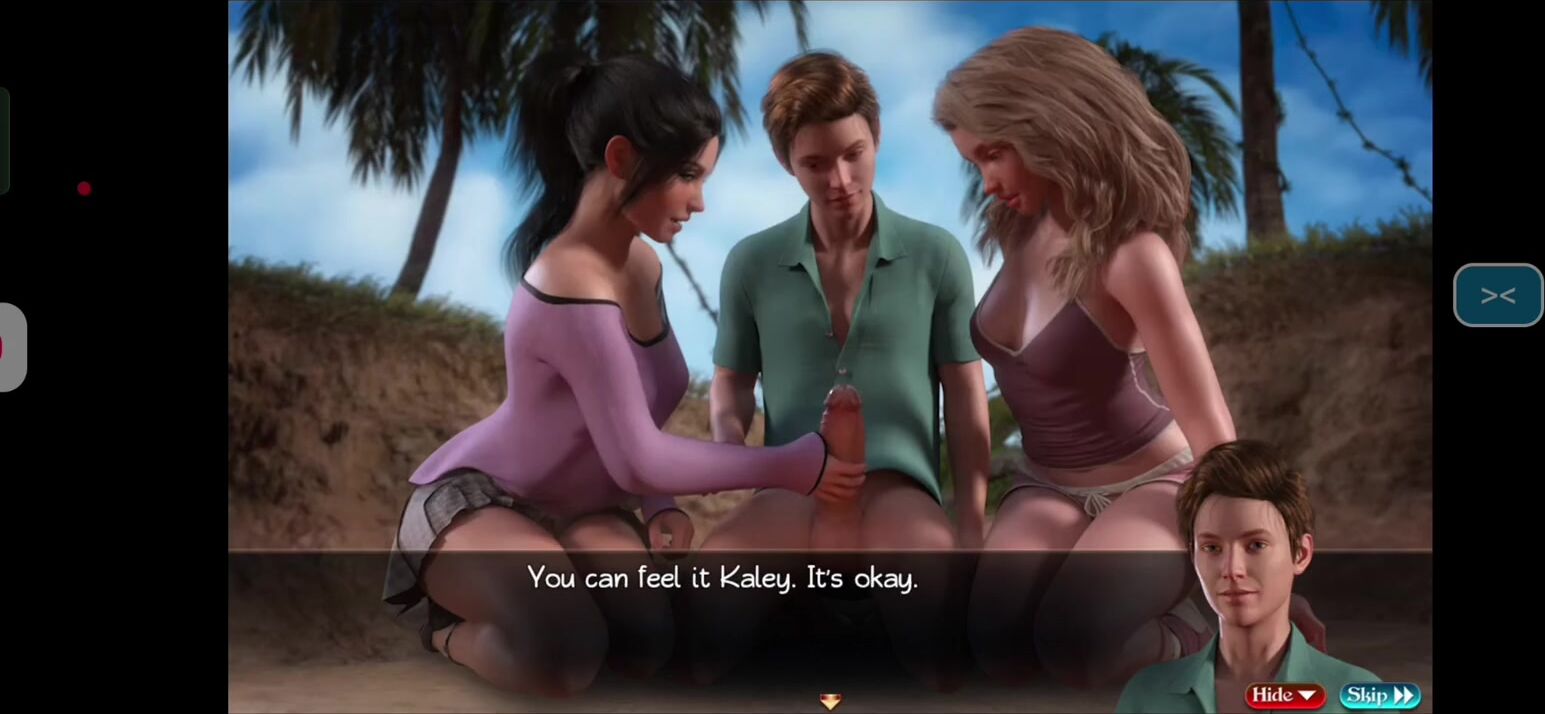Hide the dialogue box with the Hide button

(x=1284, y=695)
